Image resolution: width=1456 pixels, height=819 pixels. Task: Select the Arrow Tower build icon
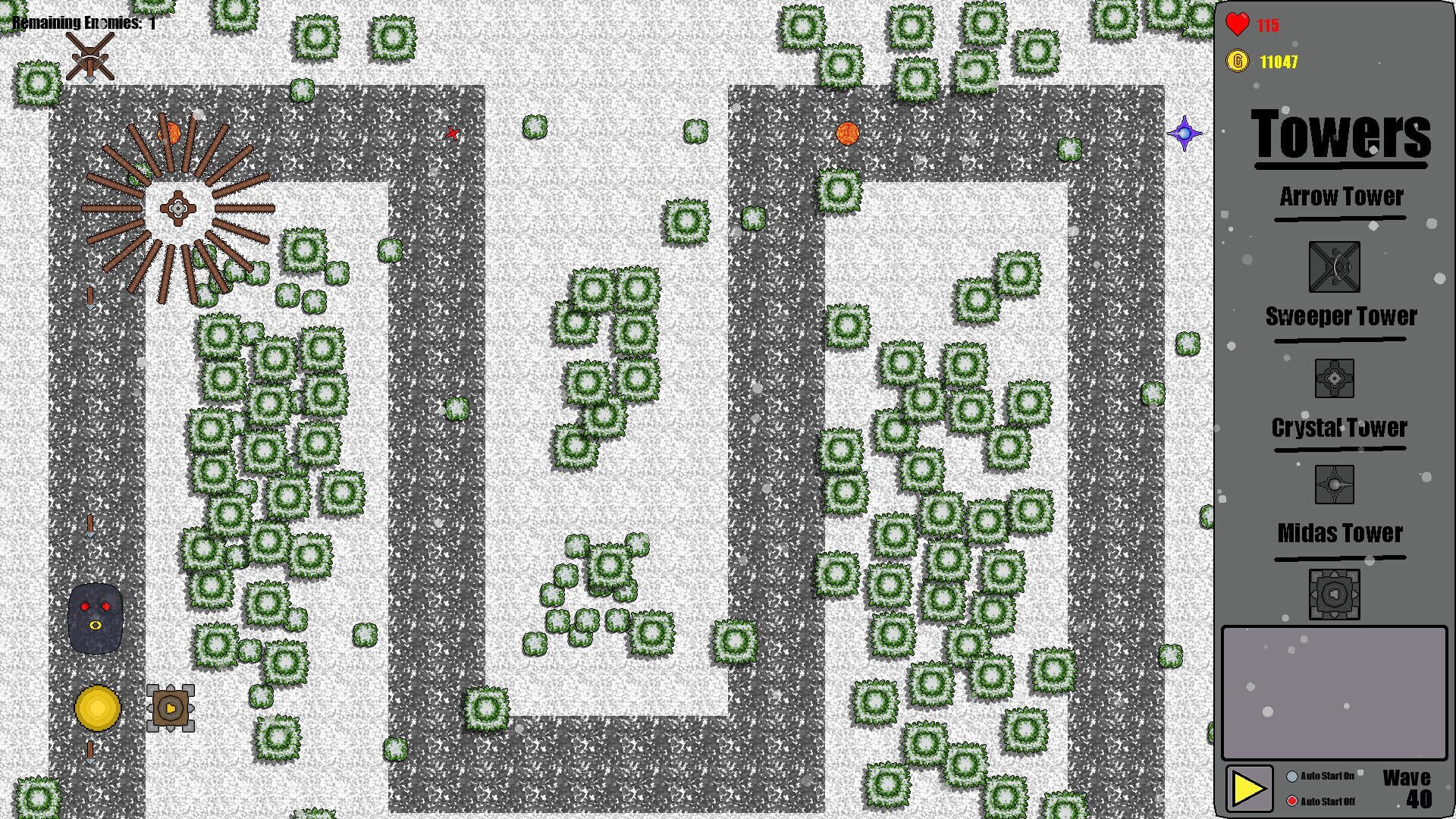click(x=1335, y=265)
